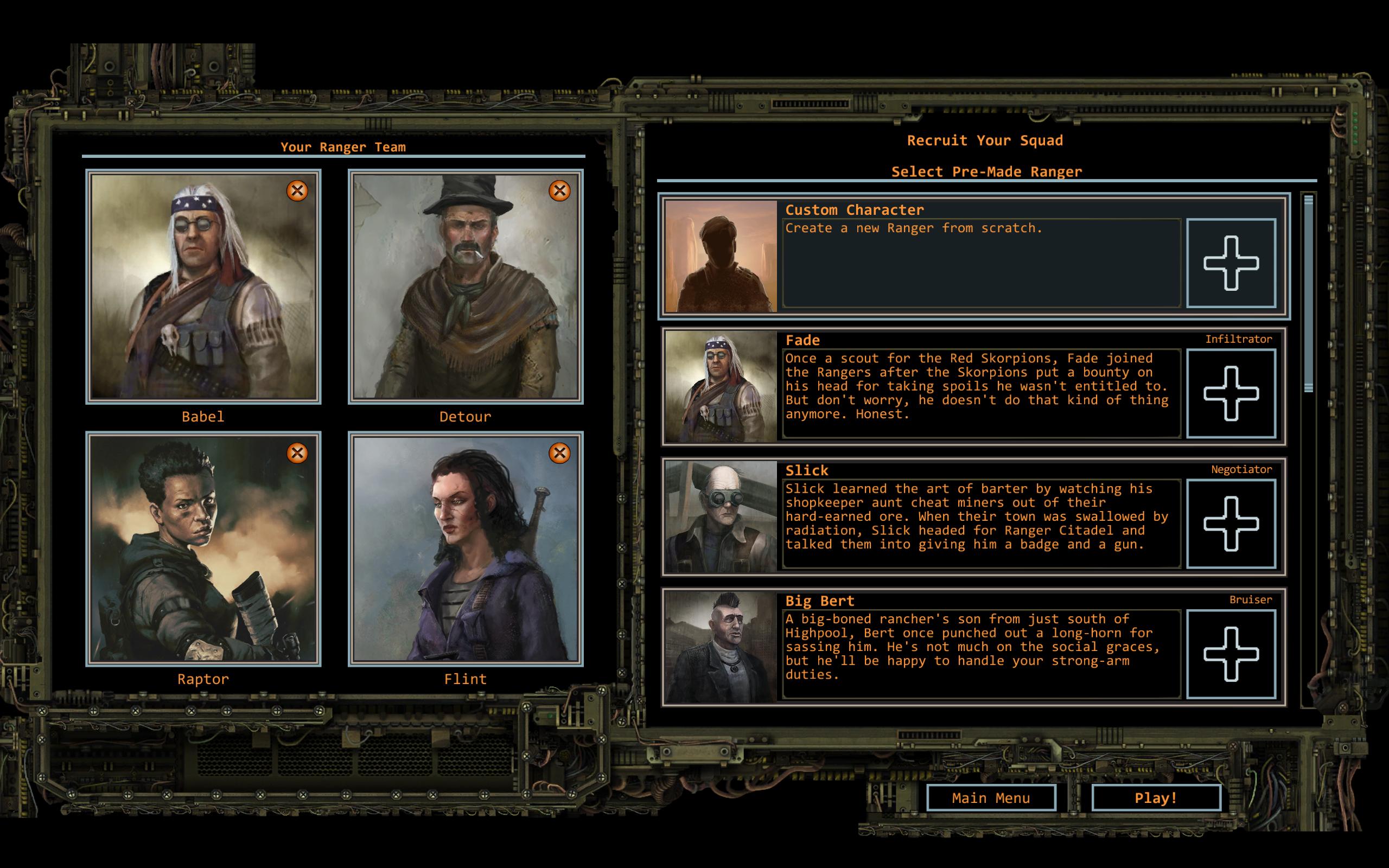Image resolution: width=1389 pixels, height=868 pixels.
Task: Start the game with Play! button
Action: (x=1155, y=798)
